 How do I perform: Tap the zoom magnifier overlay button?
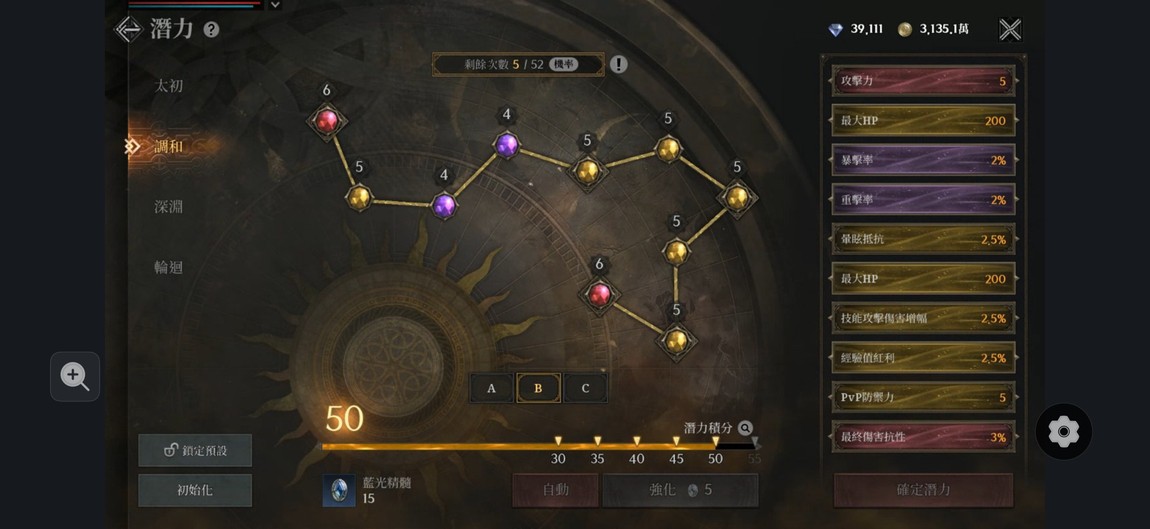click(75, 376)
